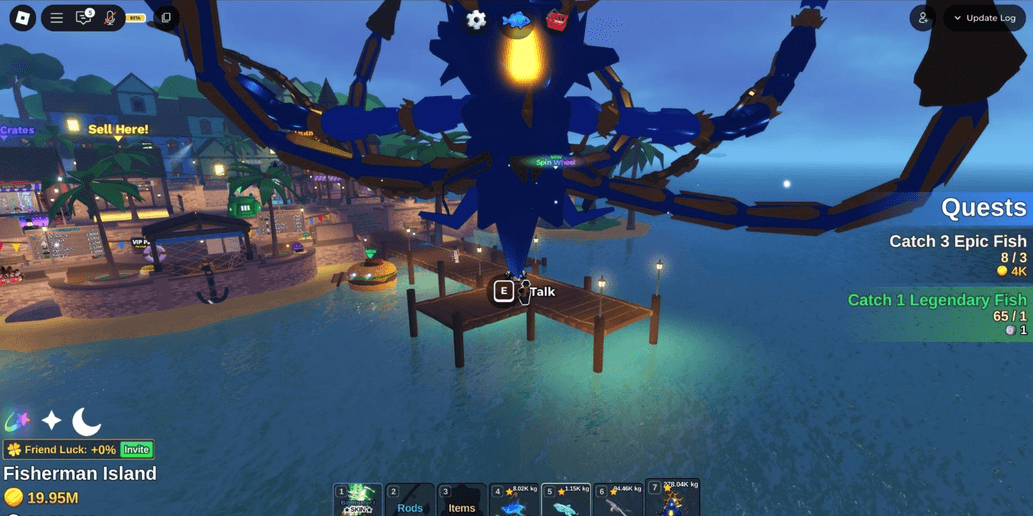Open the red treasure chest icon
Image resolution: width=1033 pixels, height=516 pixels.
coord(557,20)
